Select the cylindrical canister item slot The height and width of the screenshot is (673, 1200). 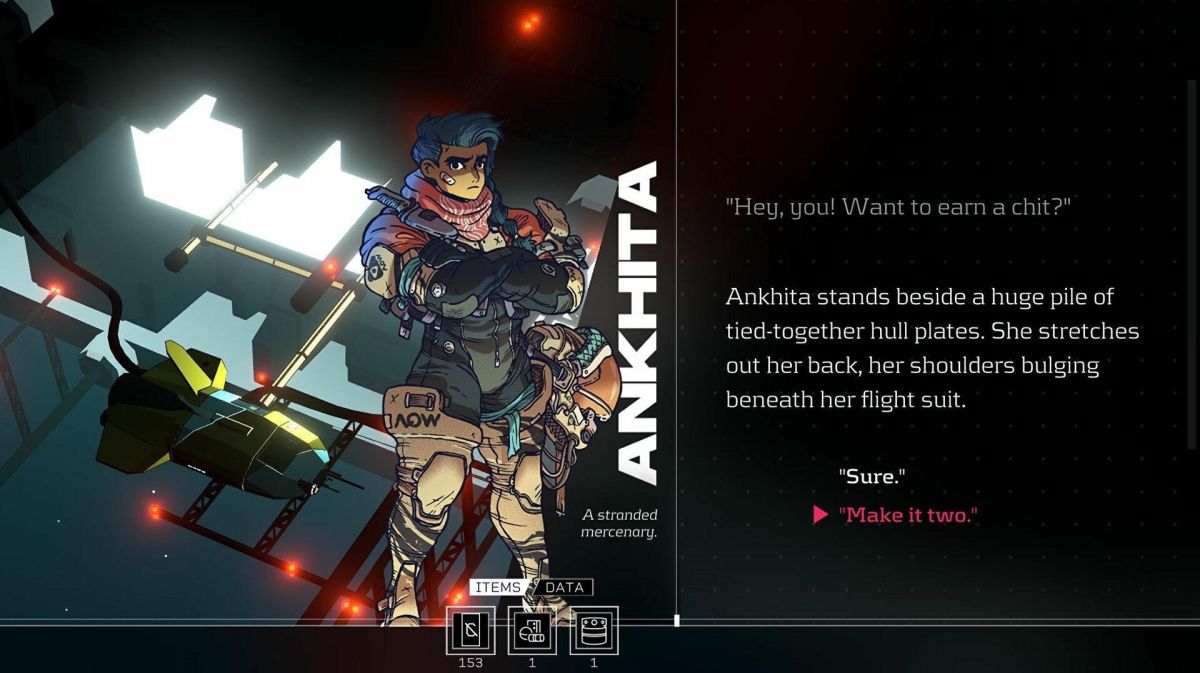pyautogui.click(x=594, y=631)
